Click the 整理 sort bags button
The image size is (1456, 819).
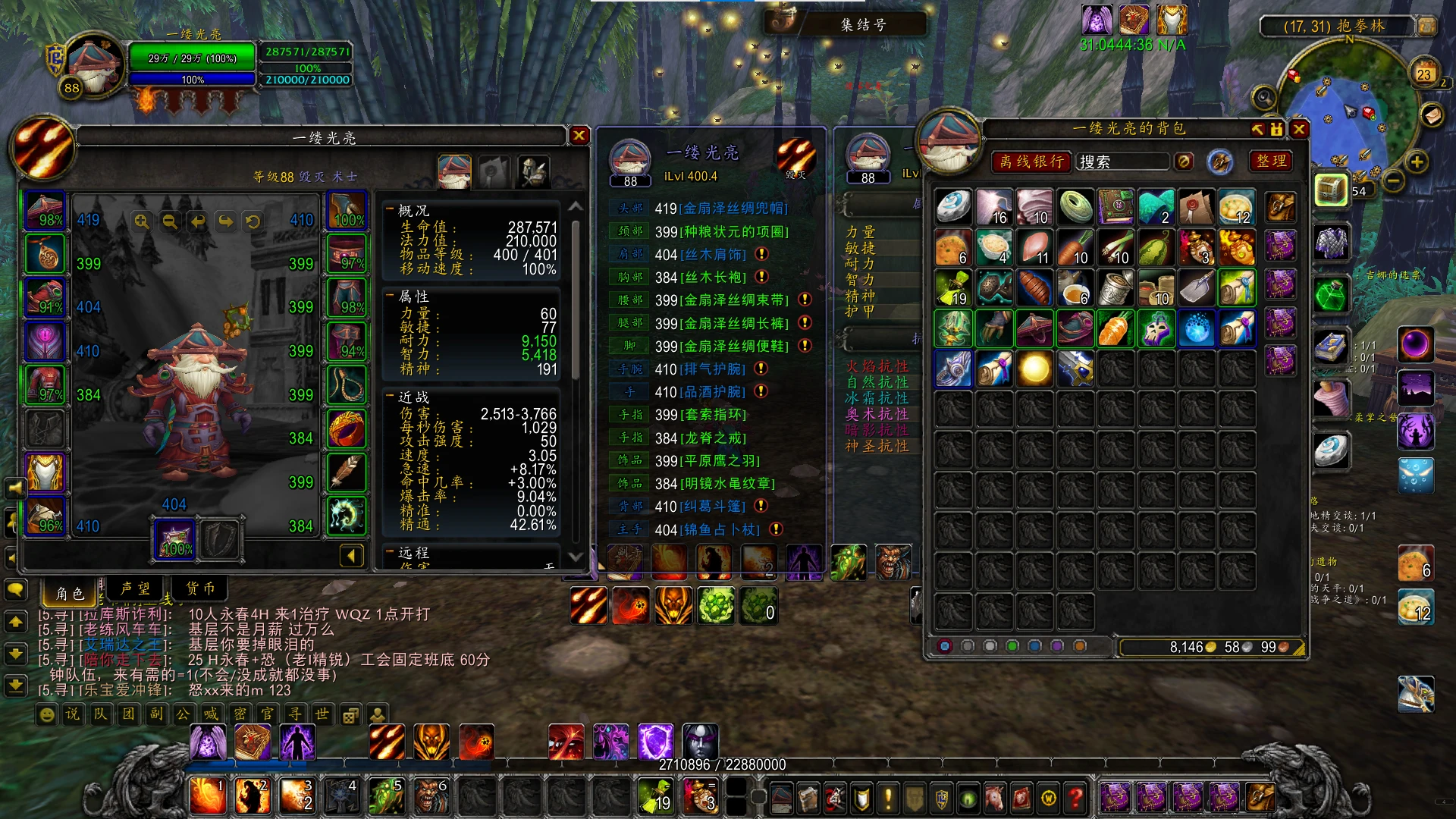click(1271, 162)
